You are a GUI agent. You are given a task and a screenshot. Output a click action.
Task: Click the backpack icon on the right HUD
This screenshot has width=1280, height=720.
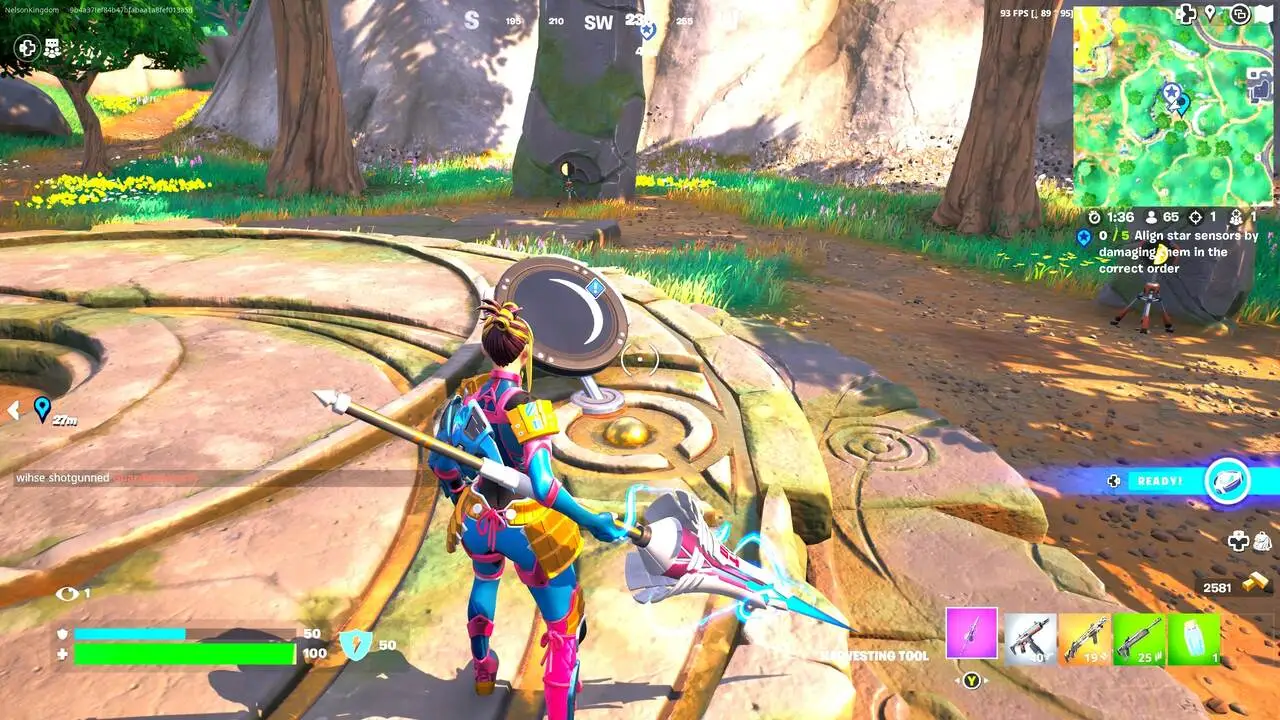point(1262,541)
